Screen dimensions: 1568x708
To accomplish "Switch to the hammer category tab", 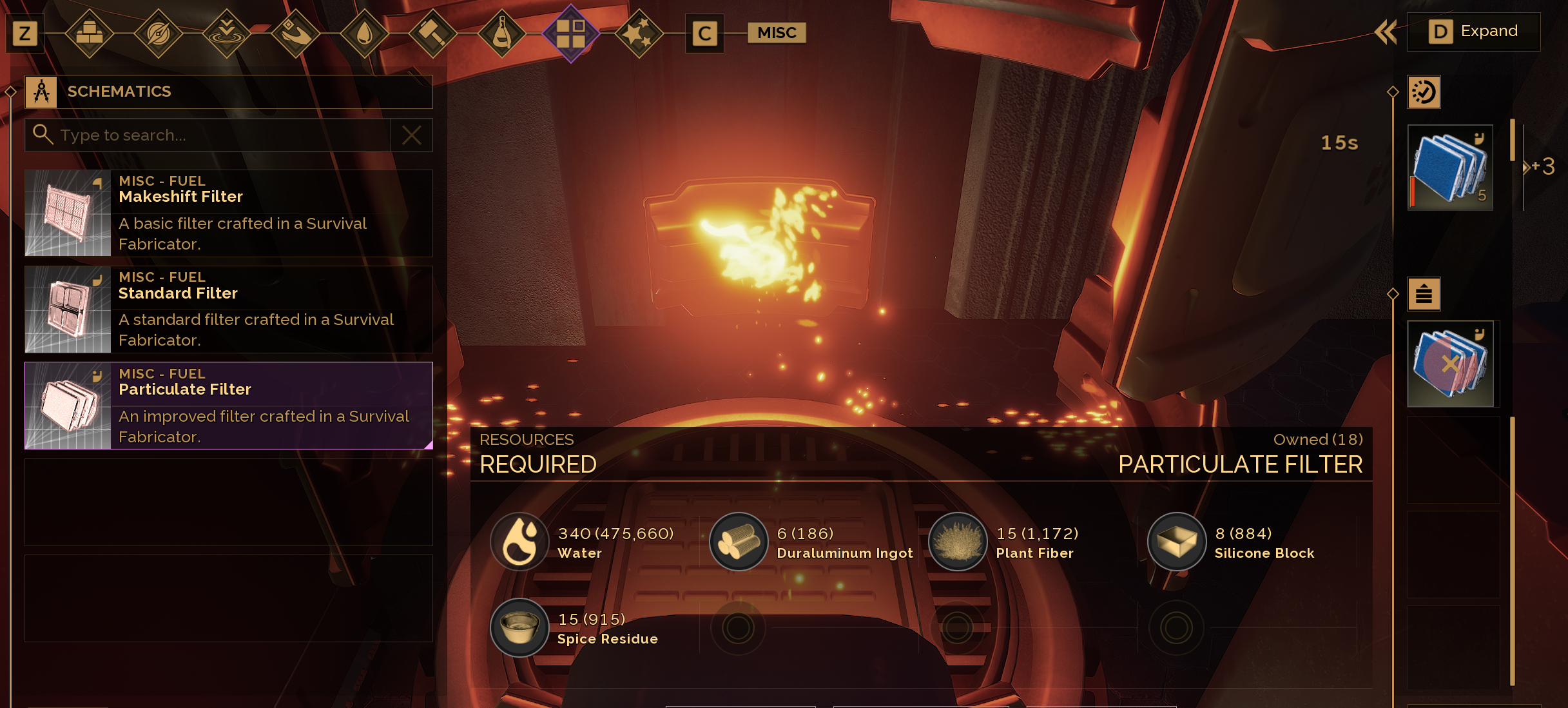I will pyautogui.click(x=433, y=33).
